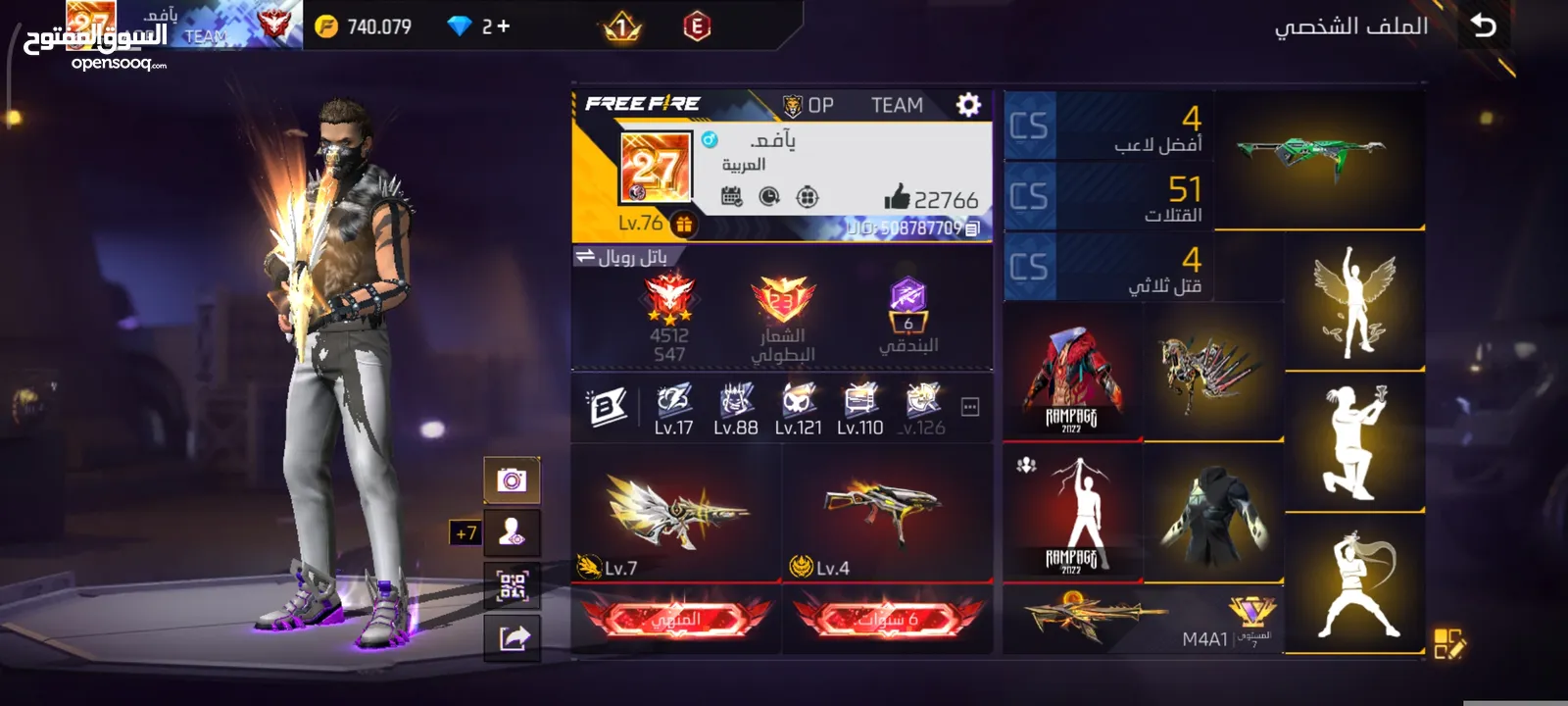This screenshot has height=706, width=1568.
Task: Go back using the return arrow
Action: click(x=1484, y=25)
